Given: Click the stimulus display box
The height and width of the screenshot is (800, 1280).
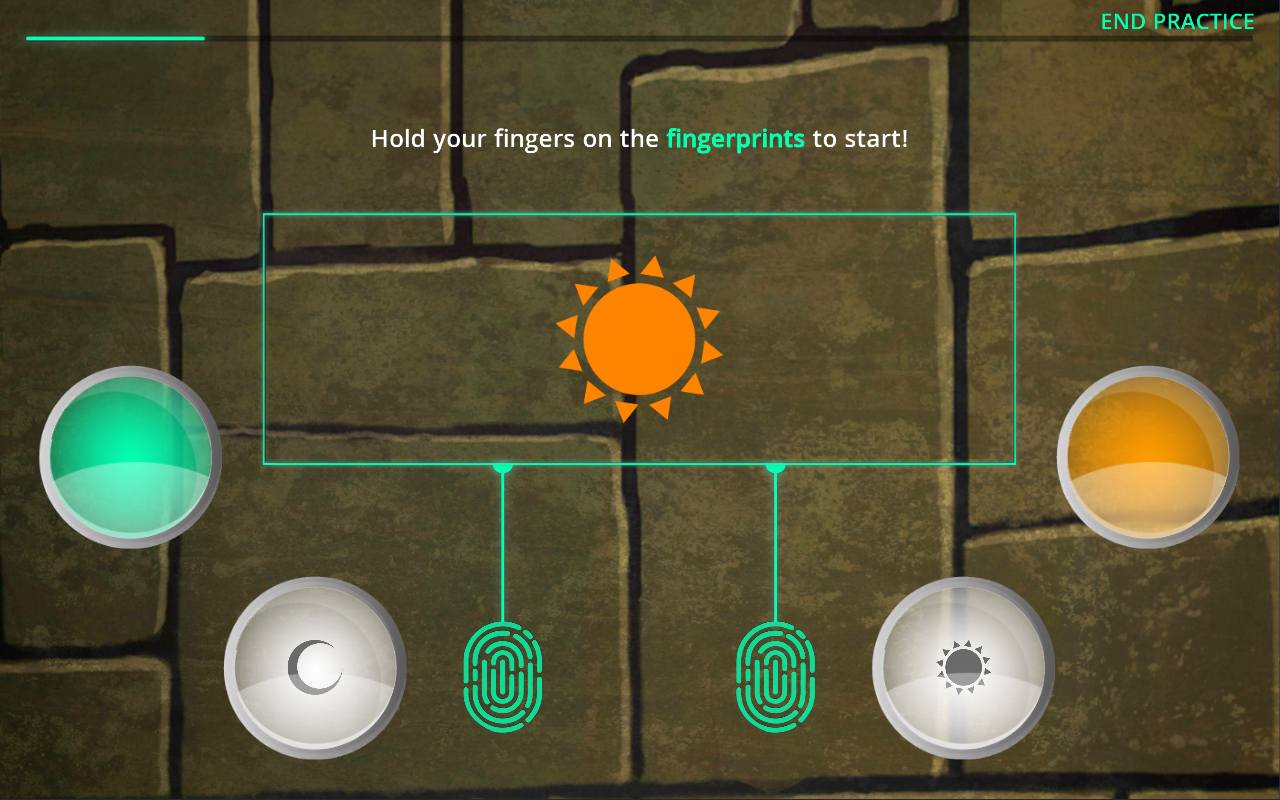Looking at the screenshot, I should [638, 338].
